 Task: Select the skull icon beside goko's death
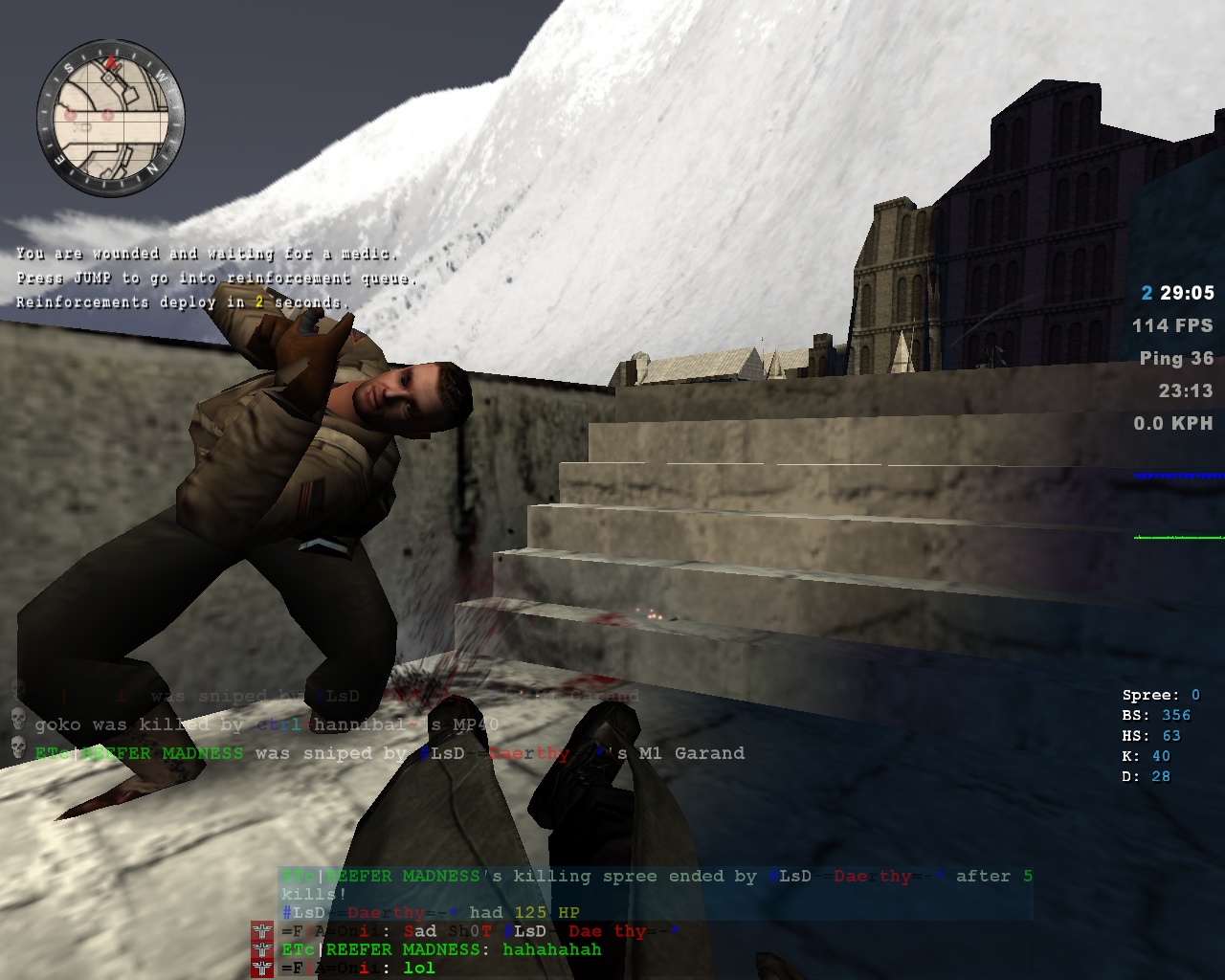pyautogui.click(x=16, y=721)
